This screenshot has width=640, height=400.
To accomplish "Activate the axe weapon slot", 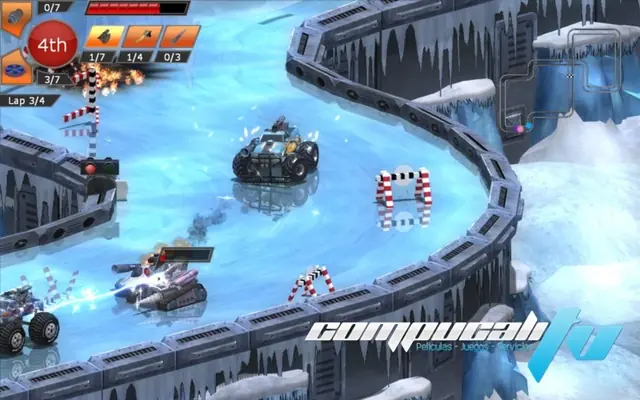I will click(142, 37).
